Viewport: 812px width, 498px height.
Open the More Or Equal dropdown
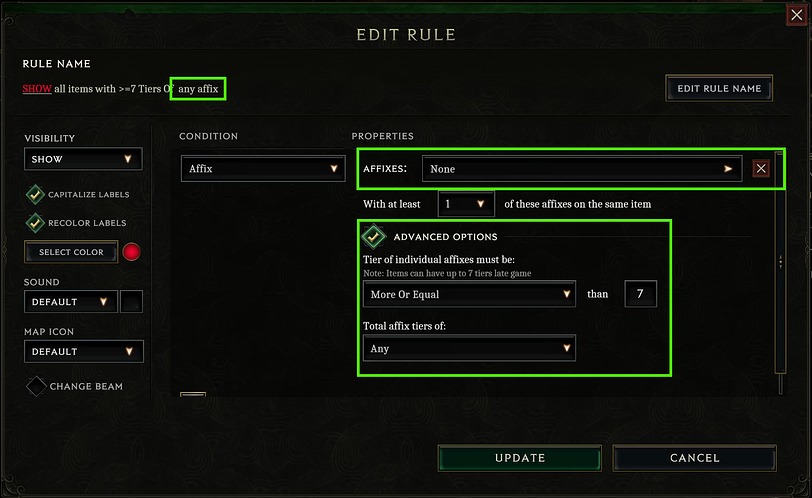click(469, 294)
